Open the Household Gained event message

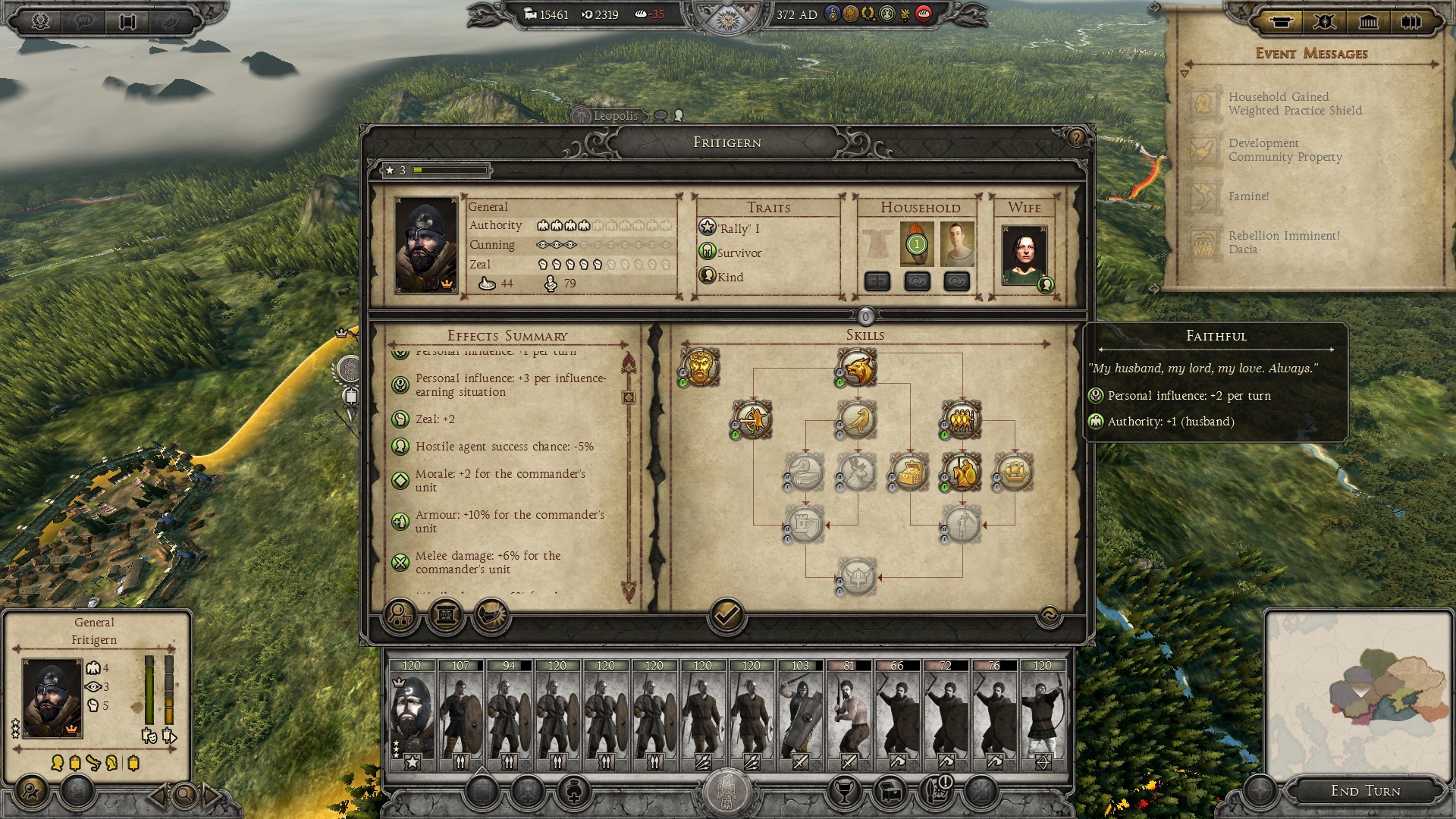(1294, 104)
